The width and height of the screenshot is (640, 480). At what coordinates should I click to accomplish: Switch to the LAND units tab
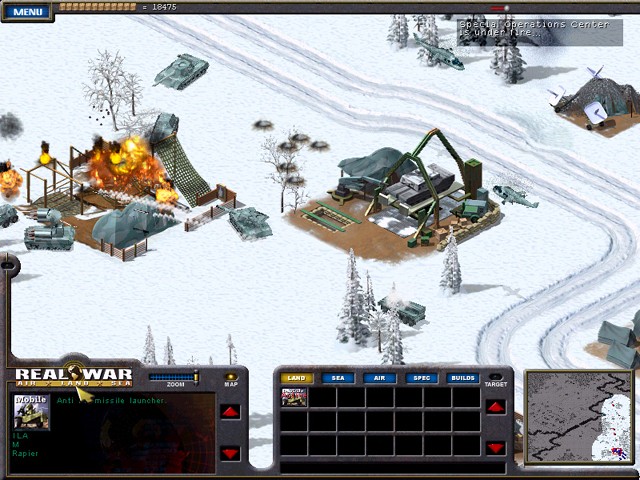click(295, 378)
